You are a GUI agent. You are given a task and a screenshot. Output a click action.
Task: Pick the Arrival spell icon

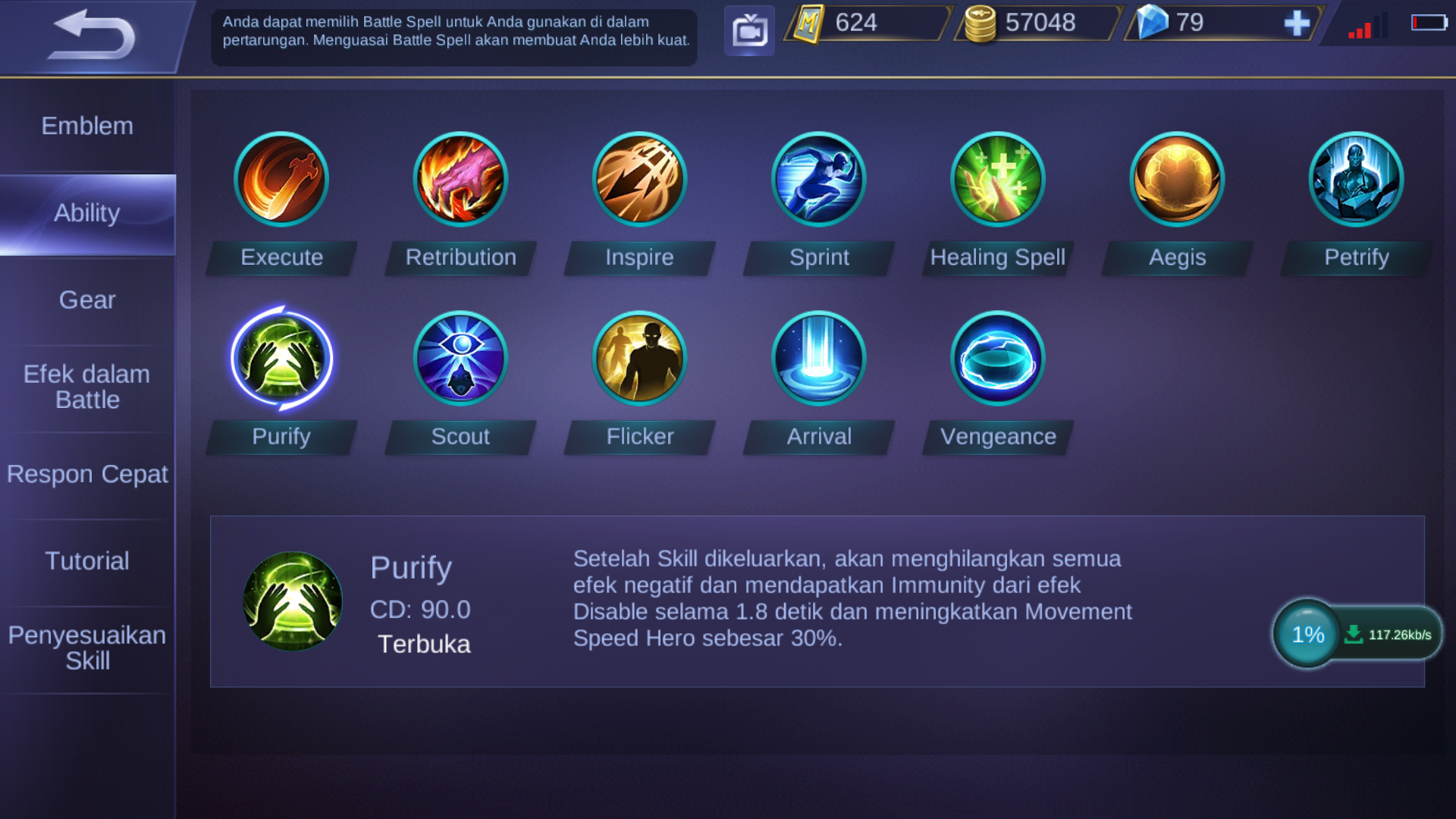pyautogui.click(x=818, y=358)
